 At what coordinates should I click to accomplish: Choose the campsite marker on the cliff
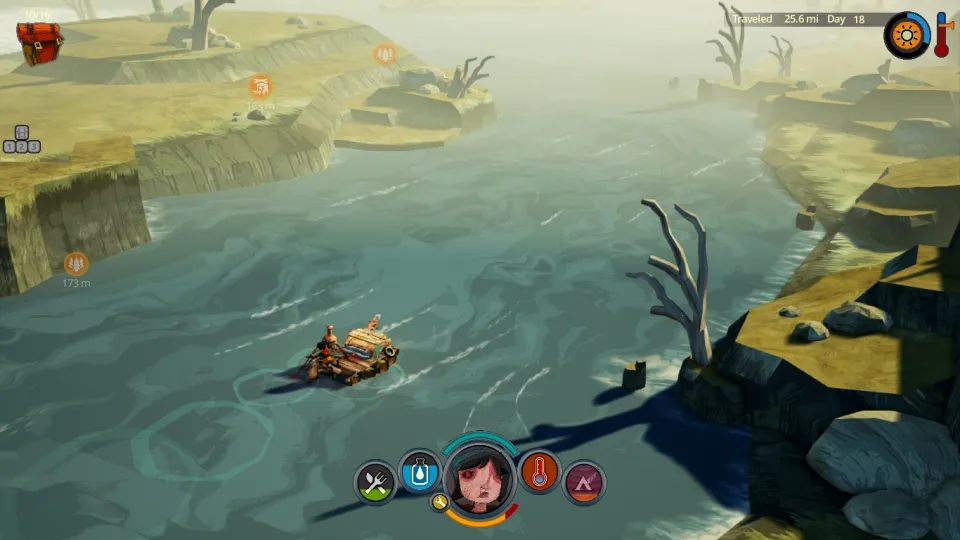(x=260, y=87)
